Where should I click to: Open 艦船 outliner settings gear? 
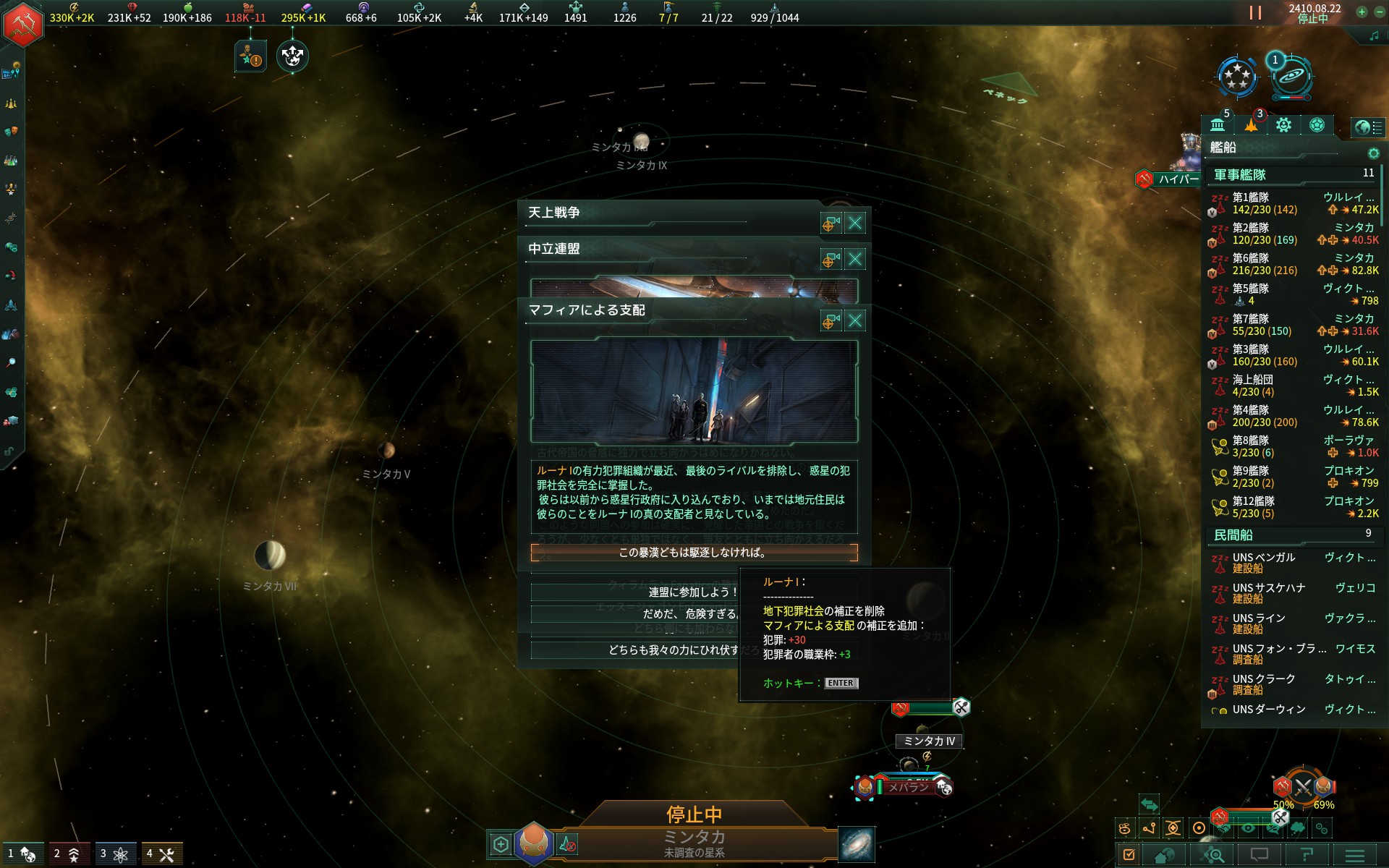(x=1373, y=153)
